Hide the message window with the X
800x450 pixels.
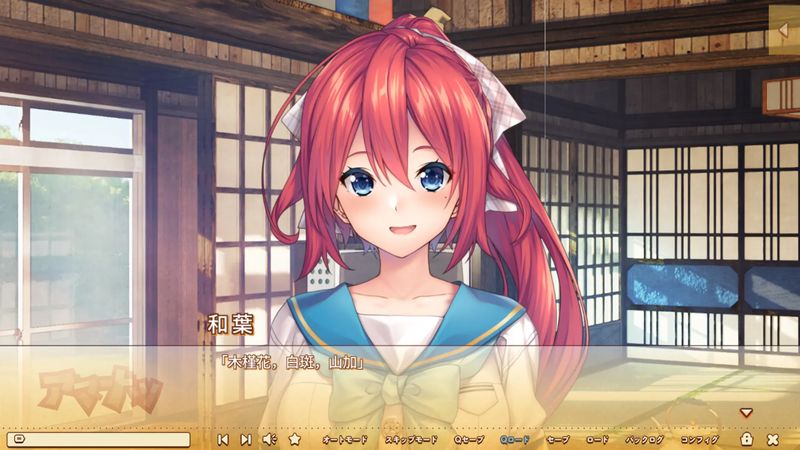tap(773, 439)
